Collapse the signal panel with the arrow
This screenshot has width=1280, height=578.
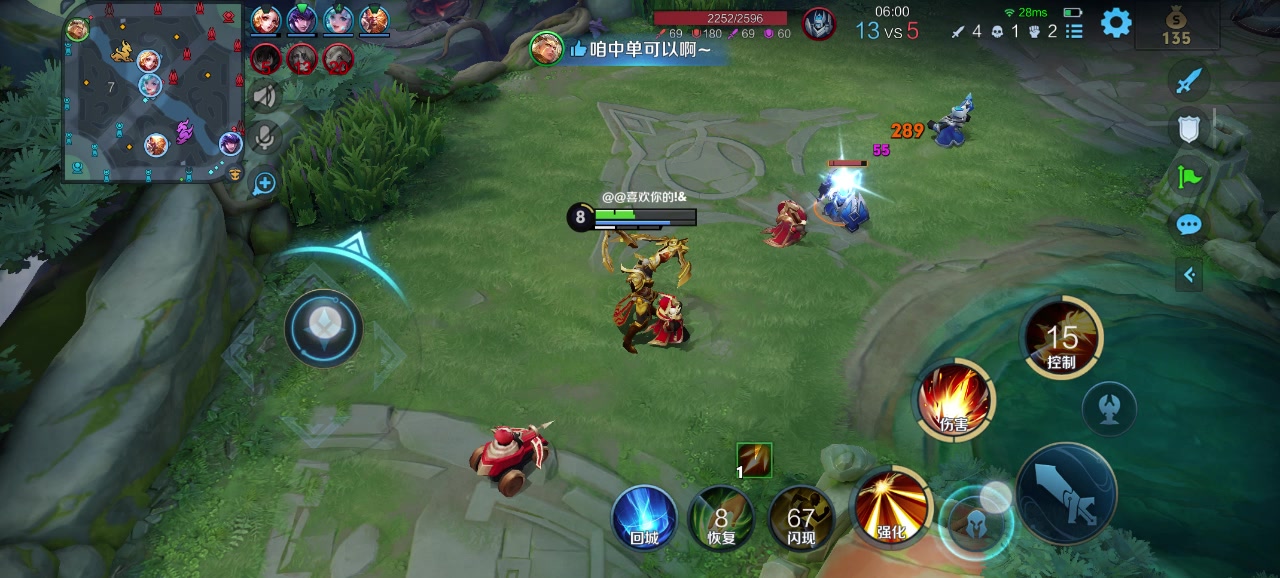(1188, 274)
